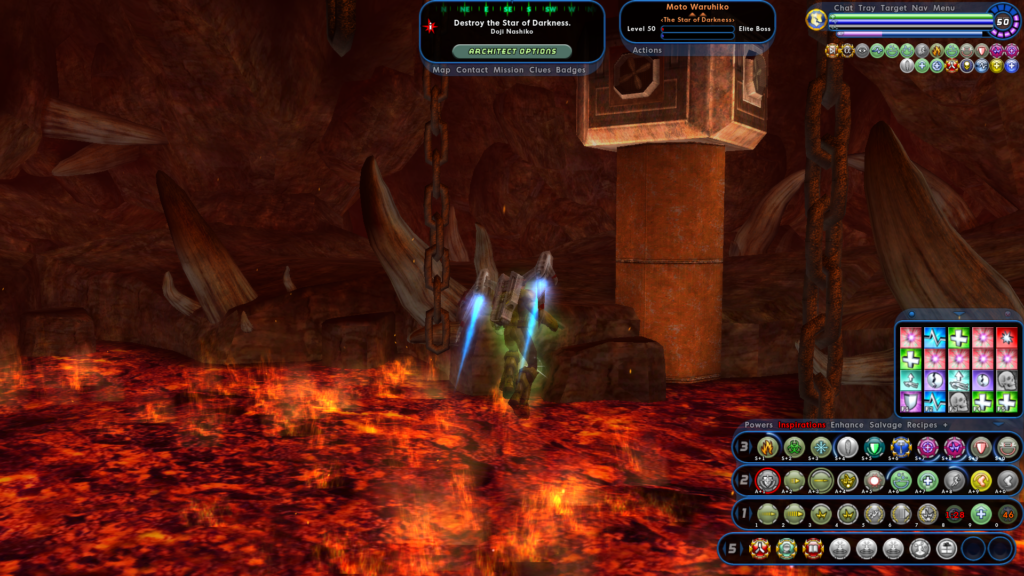Show the Contact window
This screenshot has height=576, width=1024.
click(471, 70)
